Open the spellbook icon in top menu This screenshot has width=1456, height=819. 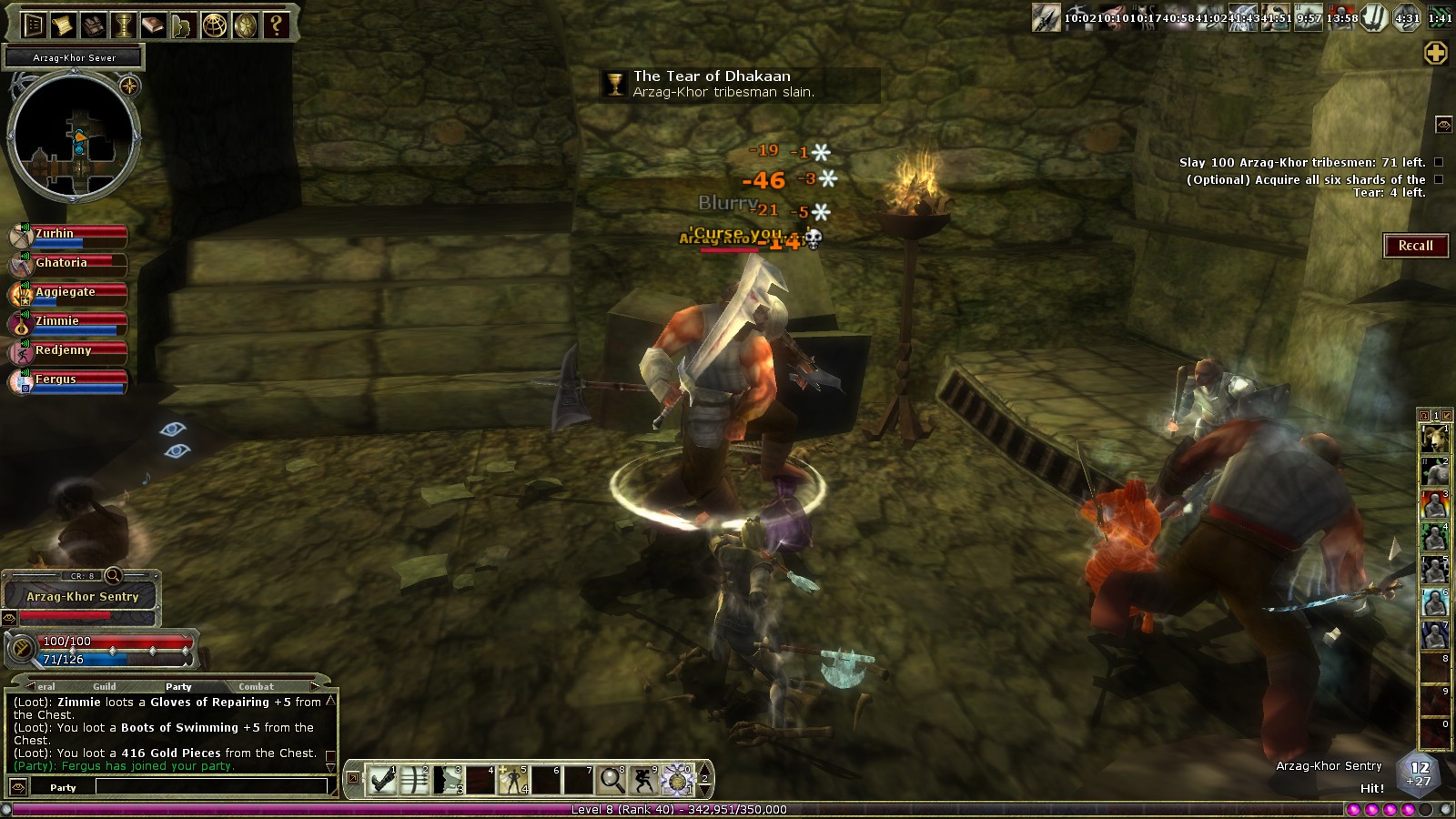[153, 25]
